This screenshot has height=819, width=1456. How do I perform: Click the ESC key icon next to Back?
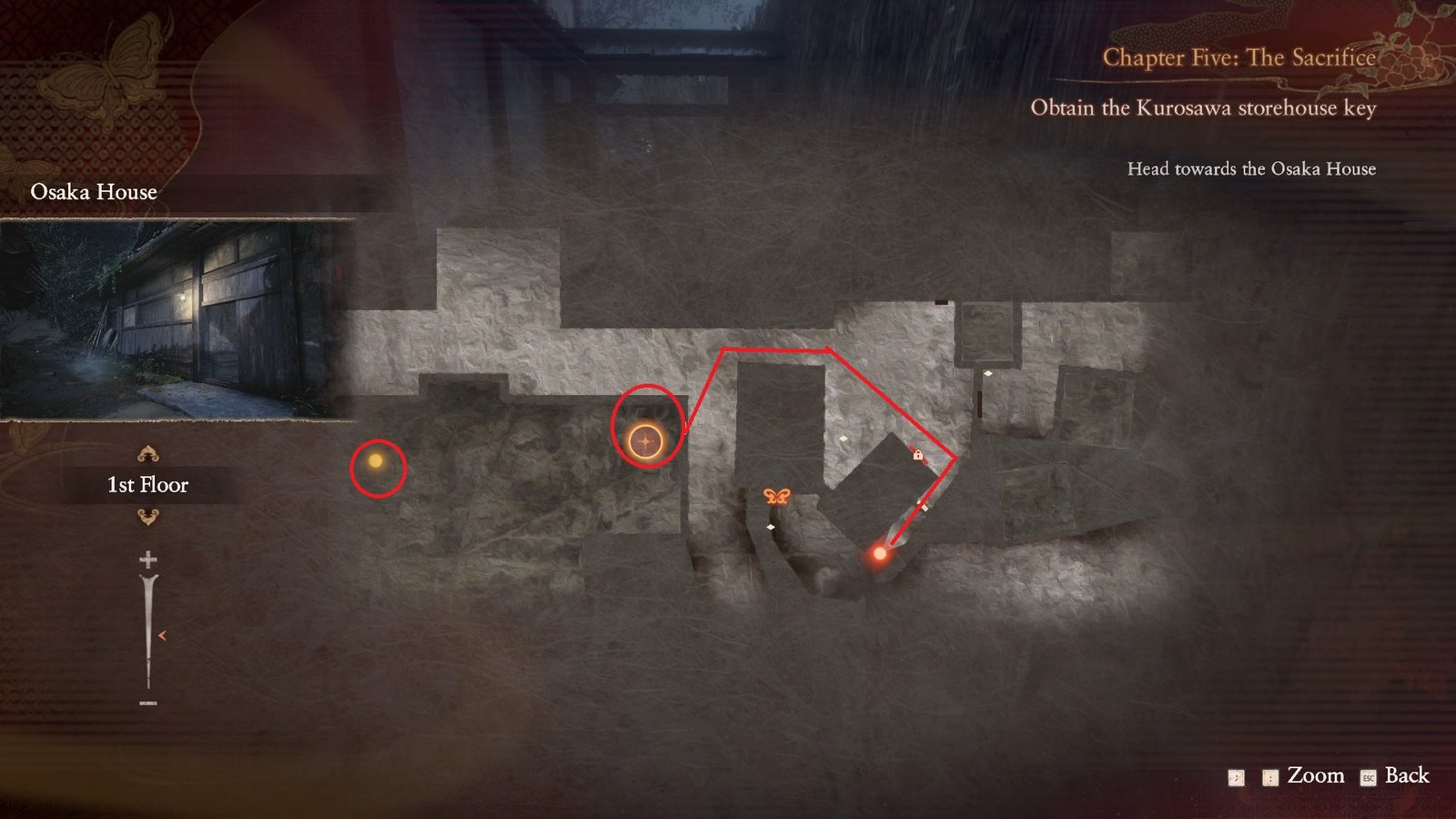(1368, 776)
